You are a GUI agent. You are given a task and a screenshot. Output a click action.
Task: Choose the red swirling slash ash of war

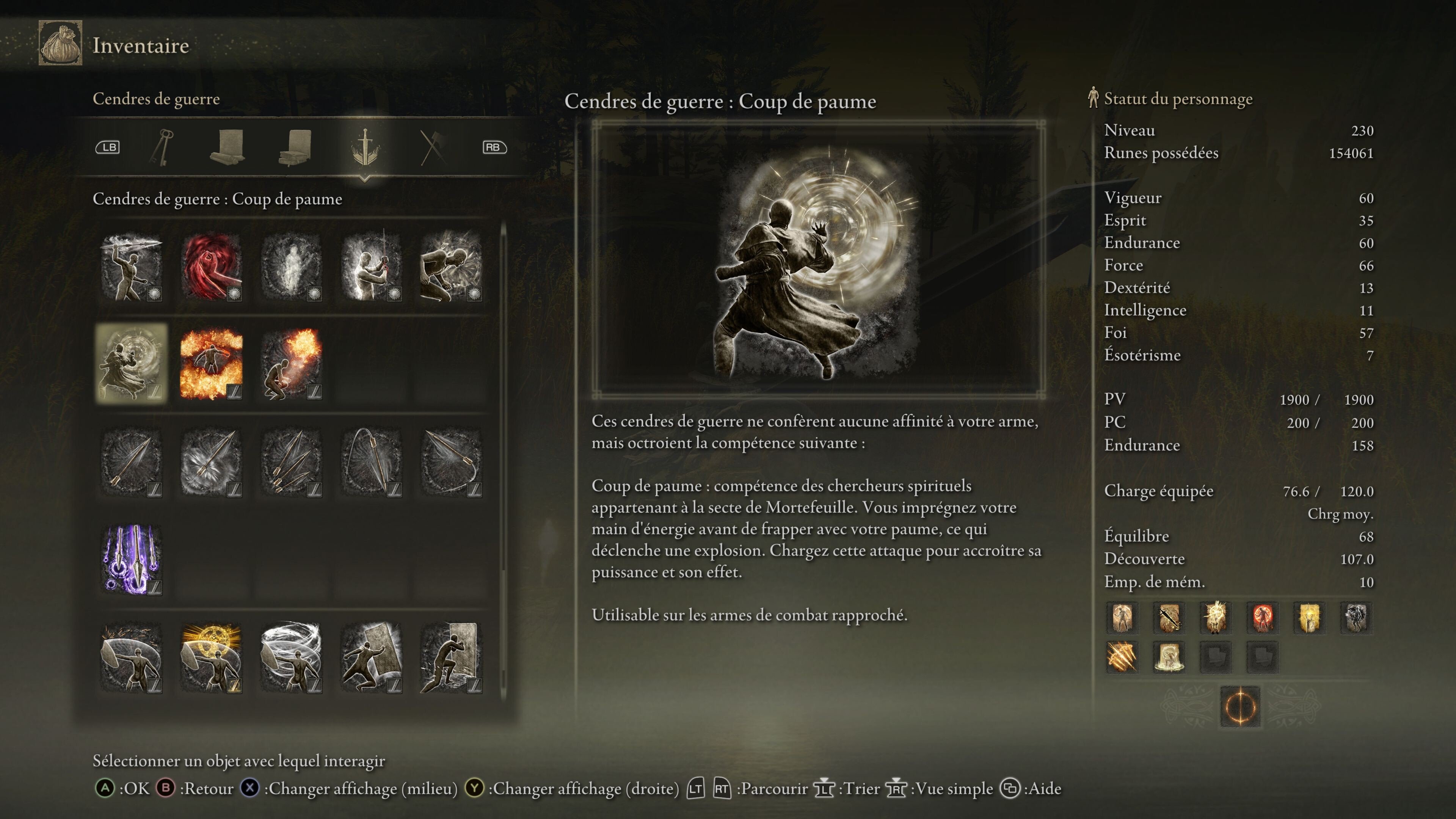(212, 266)
